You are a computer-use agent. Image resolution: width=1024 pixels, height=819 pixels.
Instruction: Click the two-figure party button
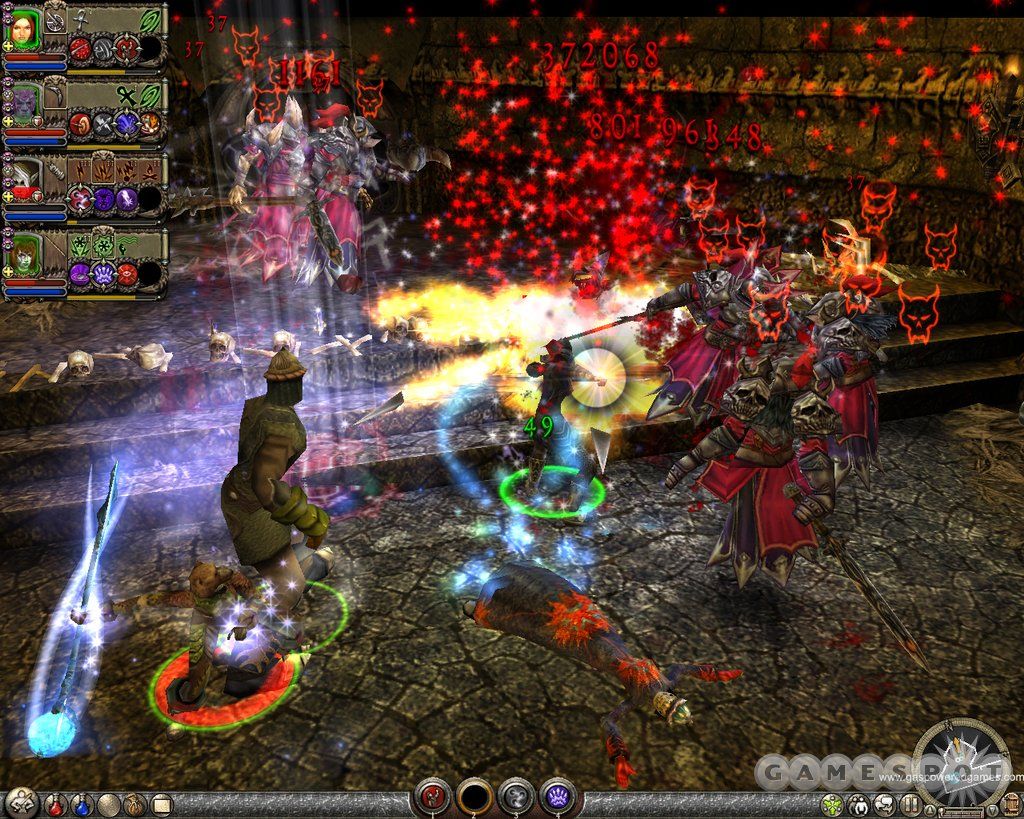click(x=858, y=804)
